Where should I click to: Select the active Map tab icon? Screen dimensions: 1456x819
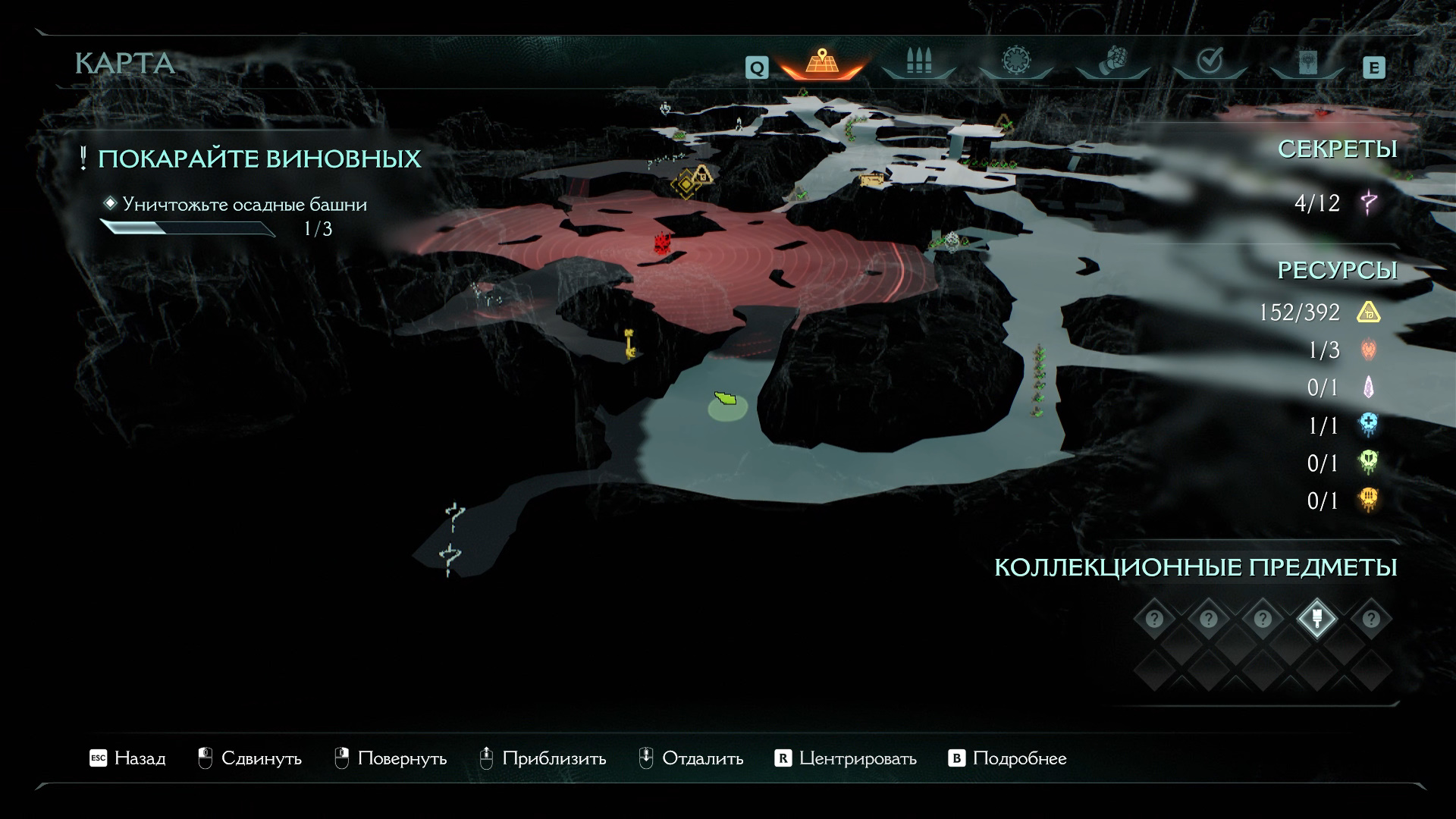point(821,61)
